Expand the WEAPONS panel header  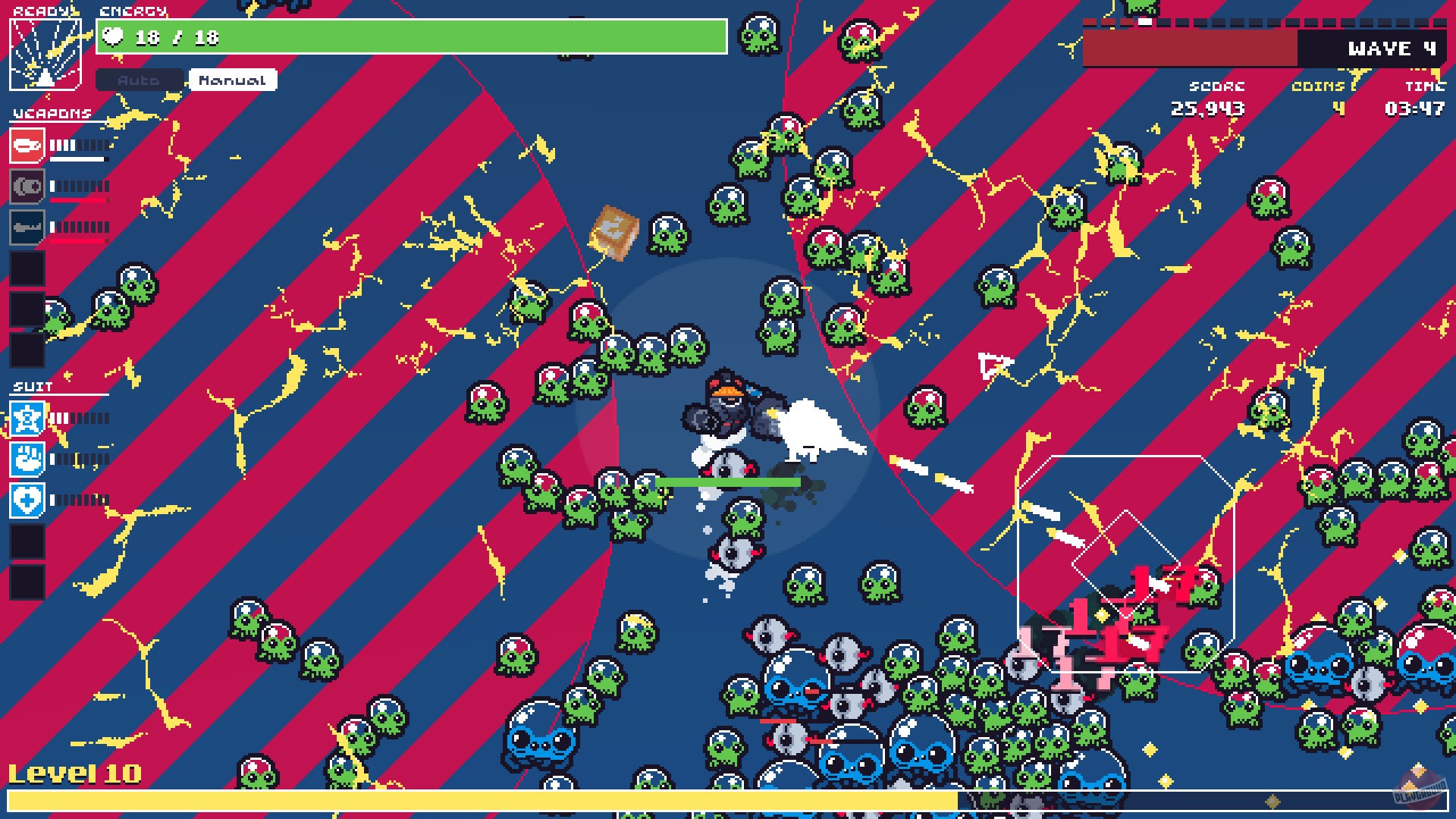(x=51, y=114)
